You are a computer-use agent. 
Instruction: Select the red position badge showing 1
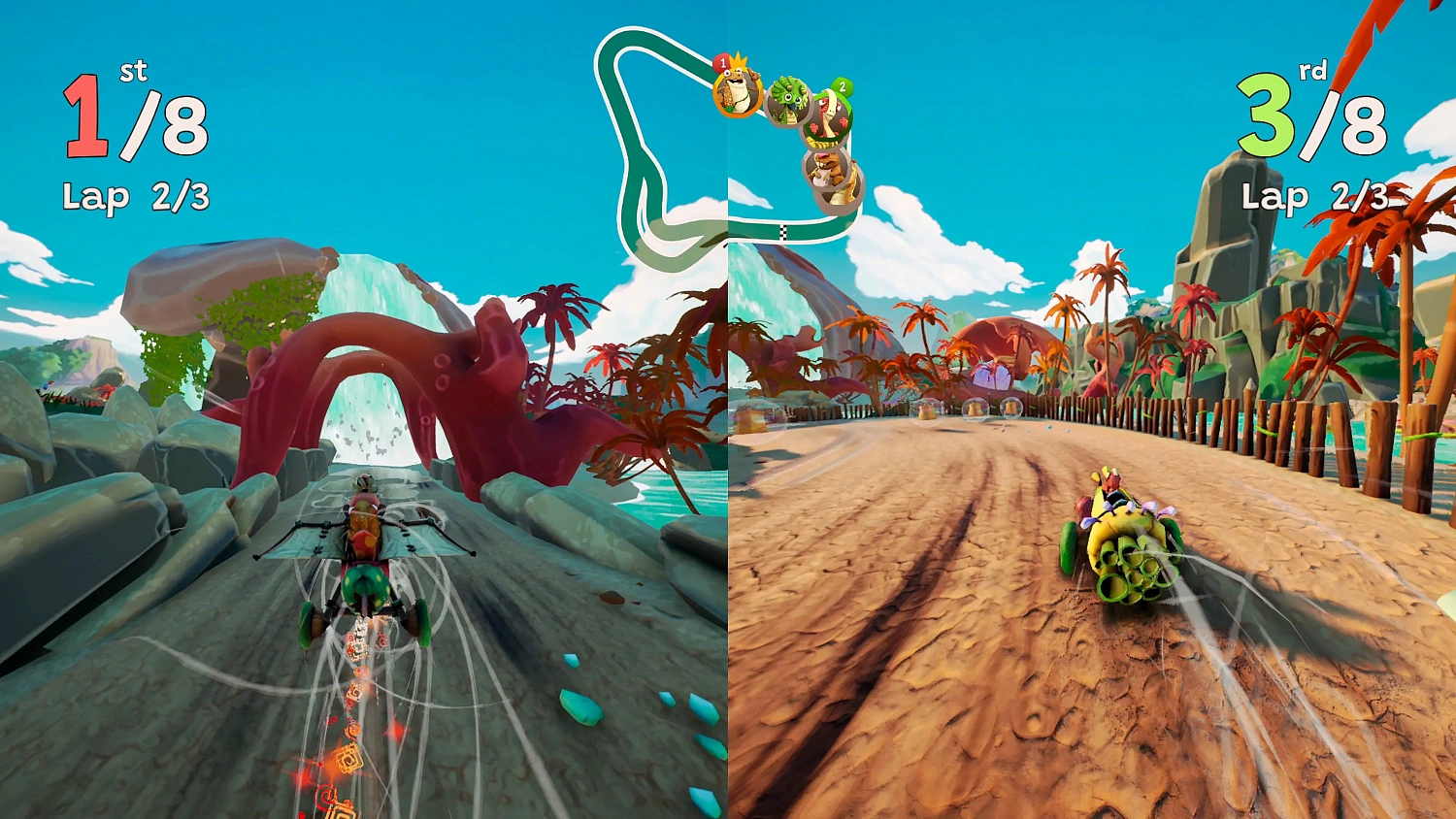click(x=723, y=62)
